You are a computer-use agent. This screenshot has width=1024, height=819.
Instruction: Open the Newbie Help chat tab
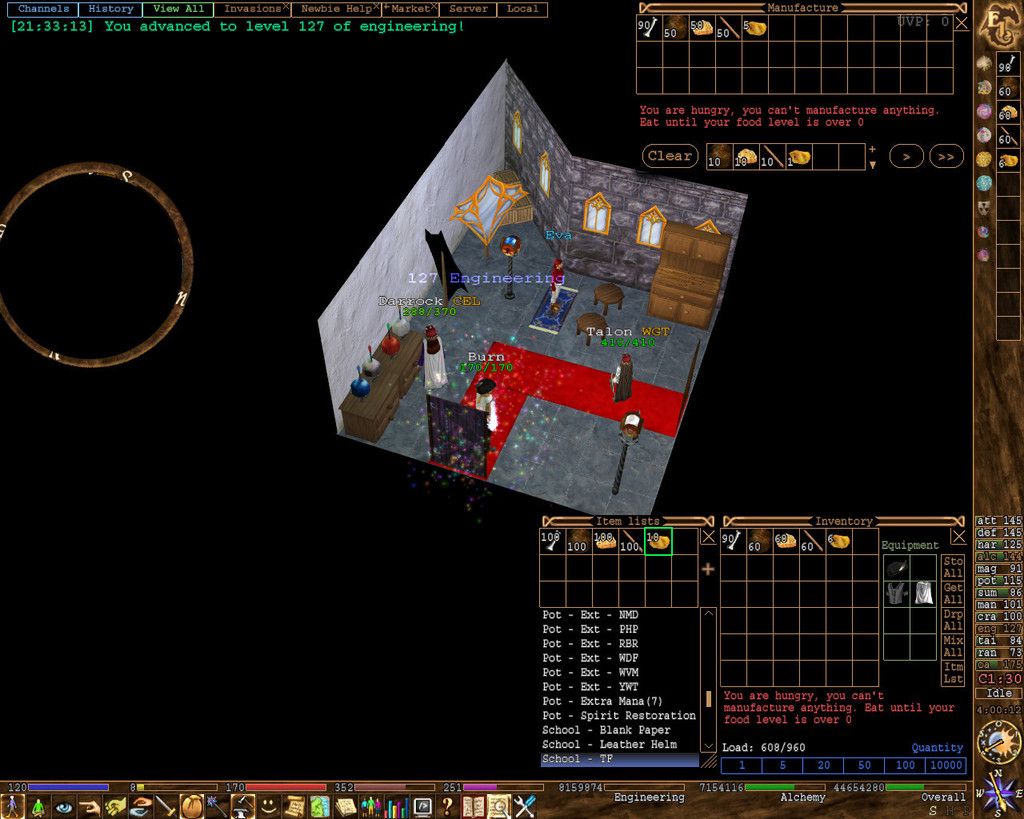[335, 9]
